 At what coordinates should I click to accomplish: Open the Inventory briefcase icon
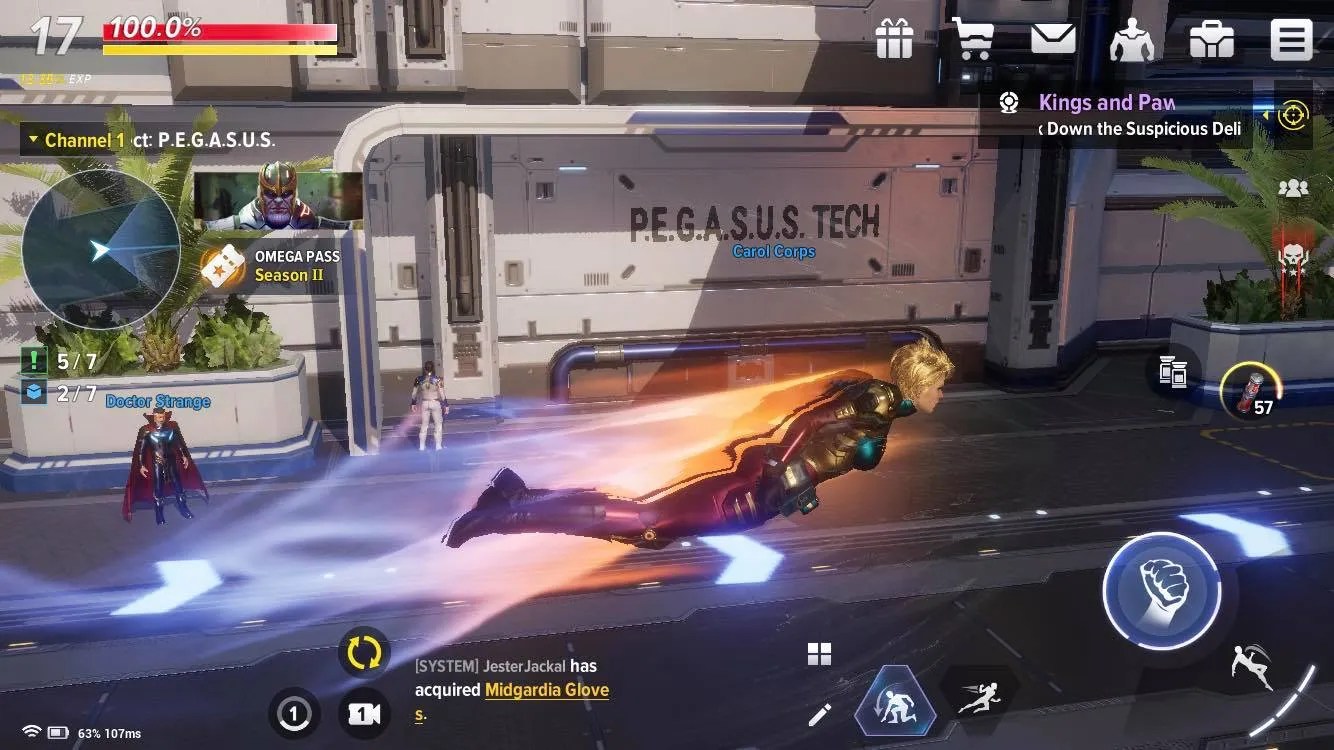[1212, 38]
